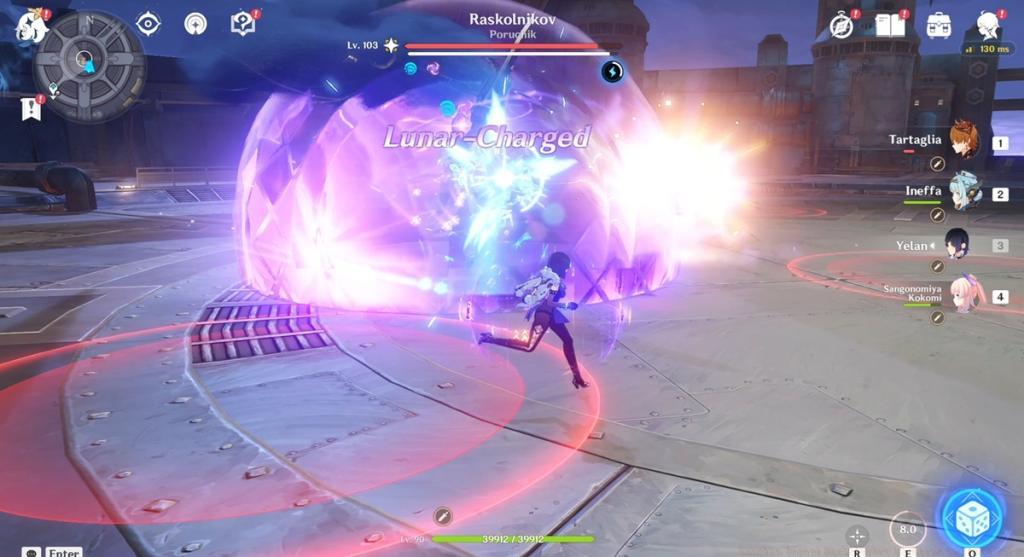Open the round arch icon beside the eye
This screenshot has width=1024, height=557.
tap(196, 23)
